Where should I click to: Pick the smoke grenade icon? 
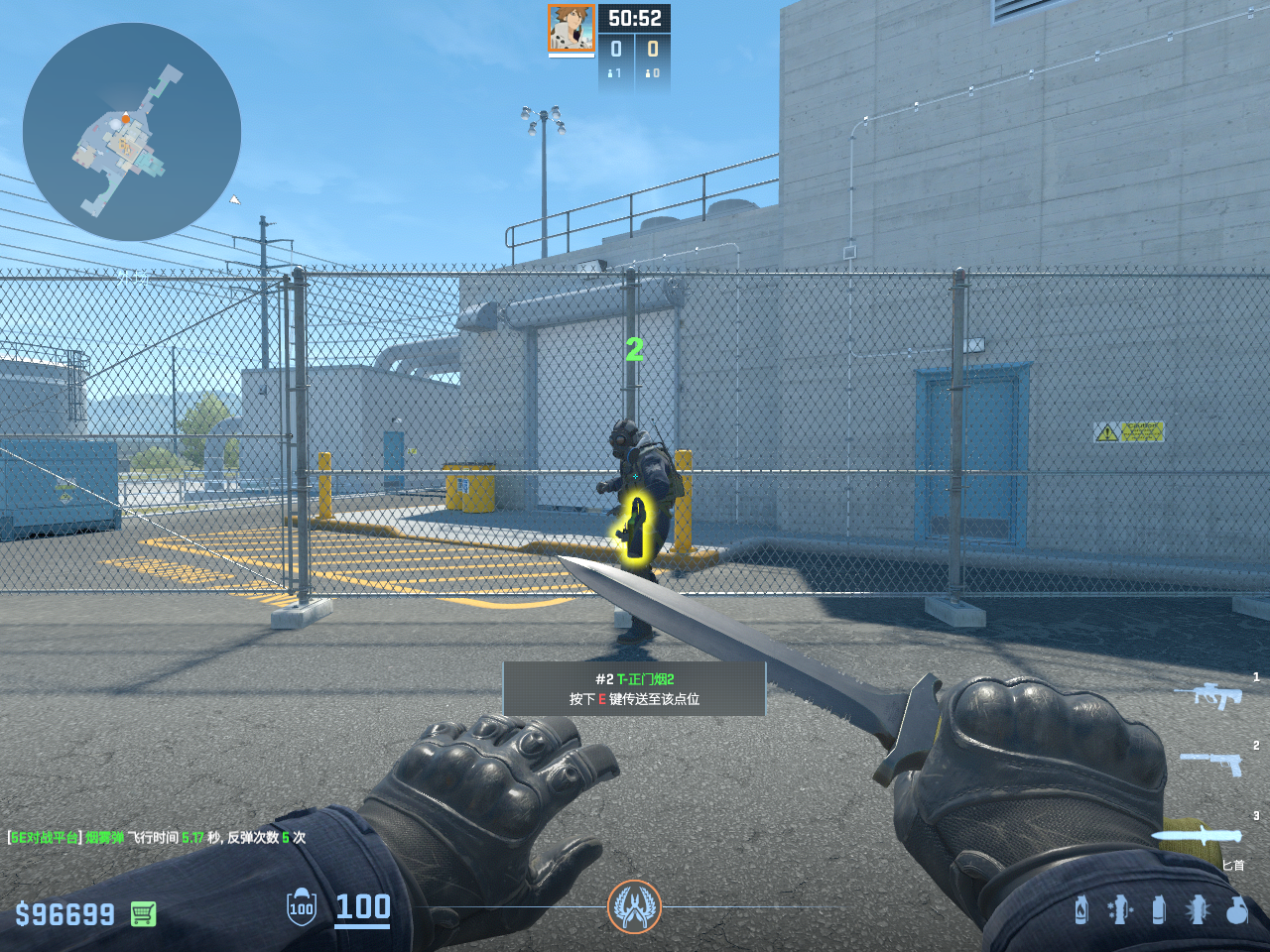point(1158,909)
